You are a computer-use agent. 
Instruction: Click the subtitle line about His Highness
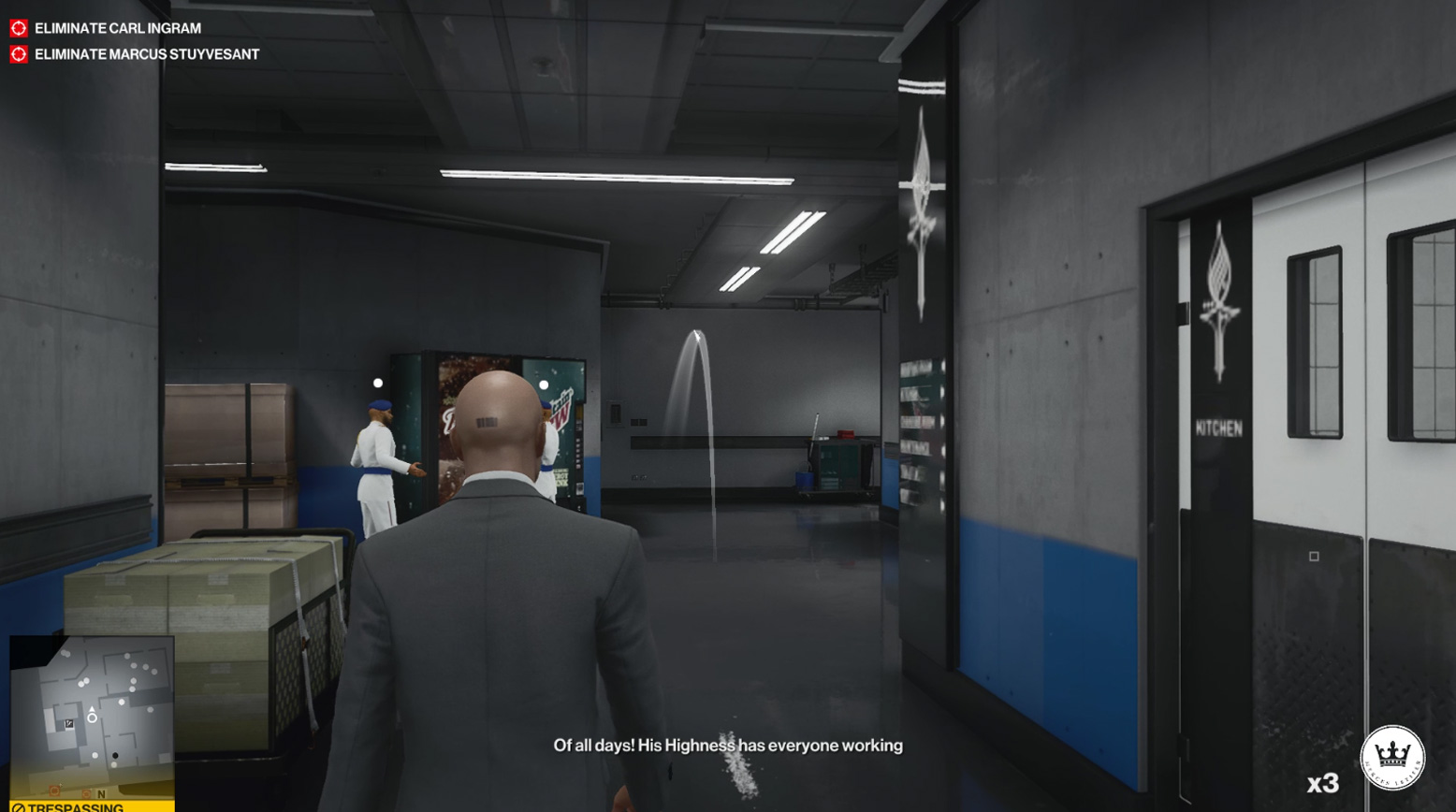(728, 746)
